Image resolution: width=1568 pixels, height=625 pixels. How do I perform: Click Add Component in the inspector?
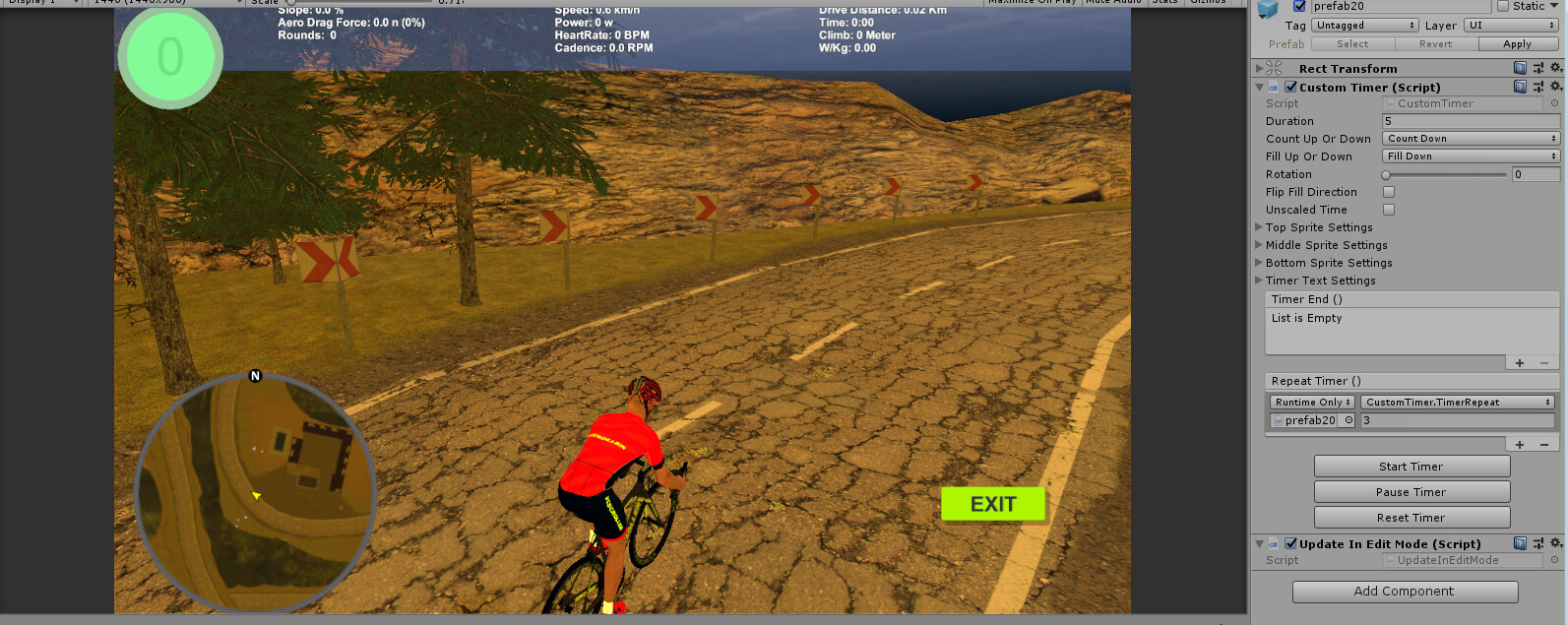click(x=1404, y=592)
